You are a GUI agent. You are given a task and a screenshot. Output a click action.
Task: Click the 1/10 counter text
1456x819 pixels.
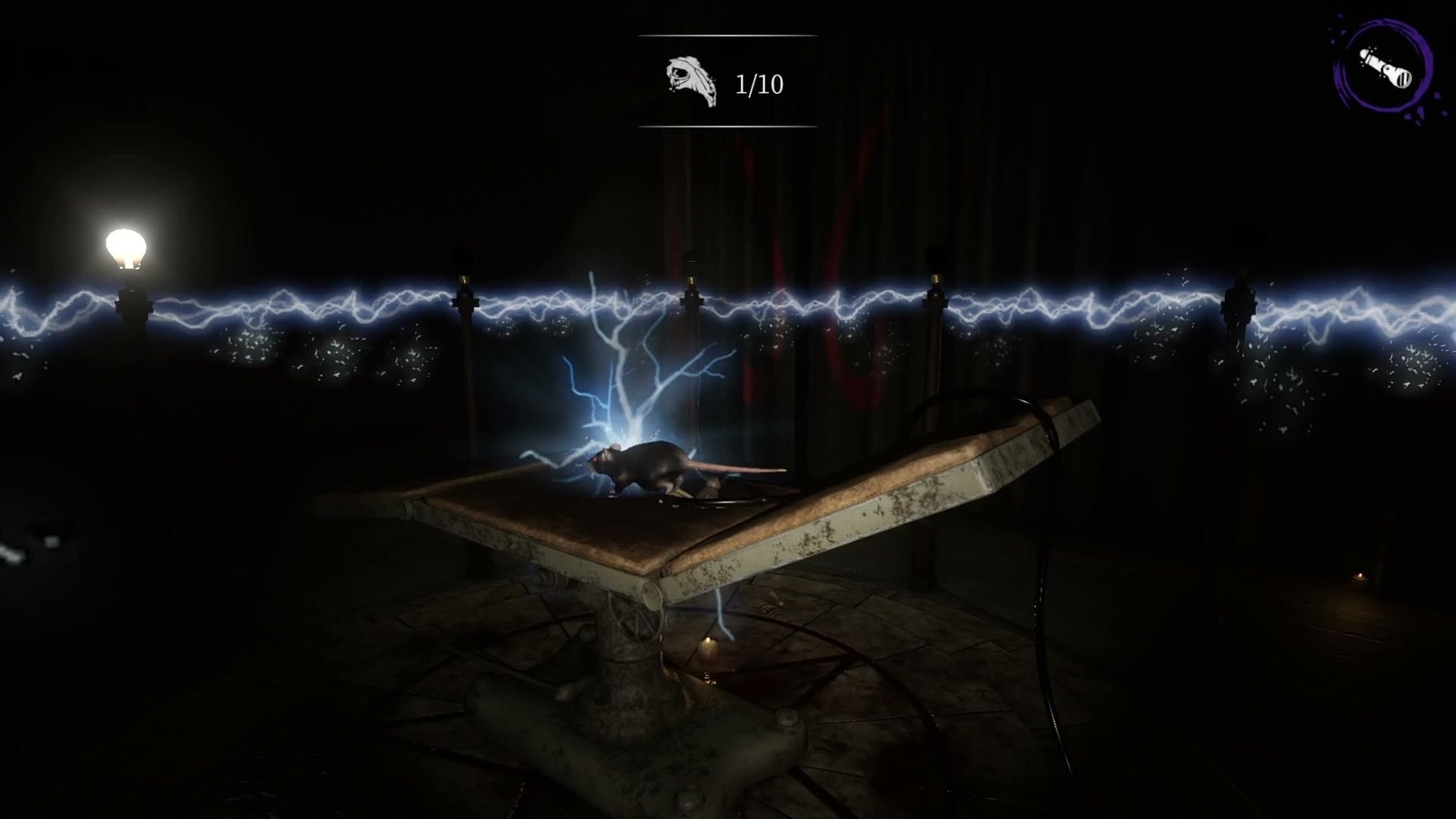(758, 84)
